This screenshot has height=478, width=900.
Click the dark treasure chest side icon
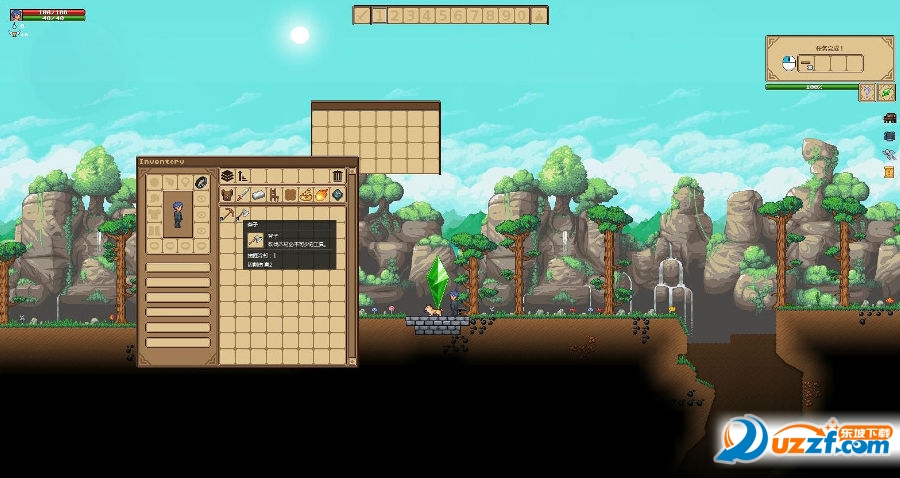tap(889, 118)
